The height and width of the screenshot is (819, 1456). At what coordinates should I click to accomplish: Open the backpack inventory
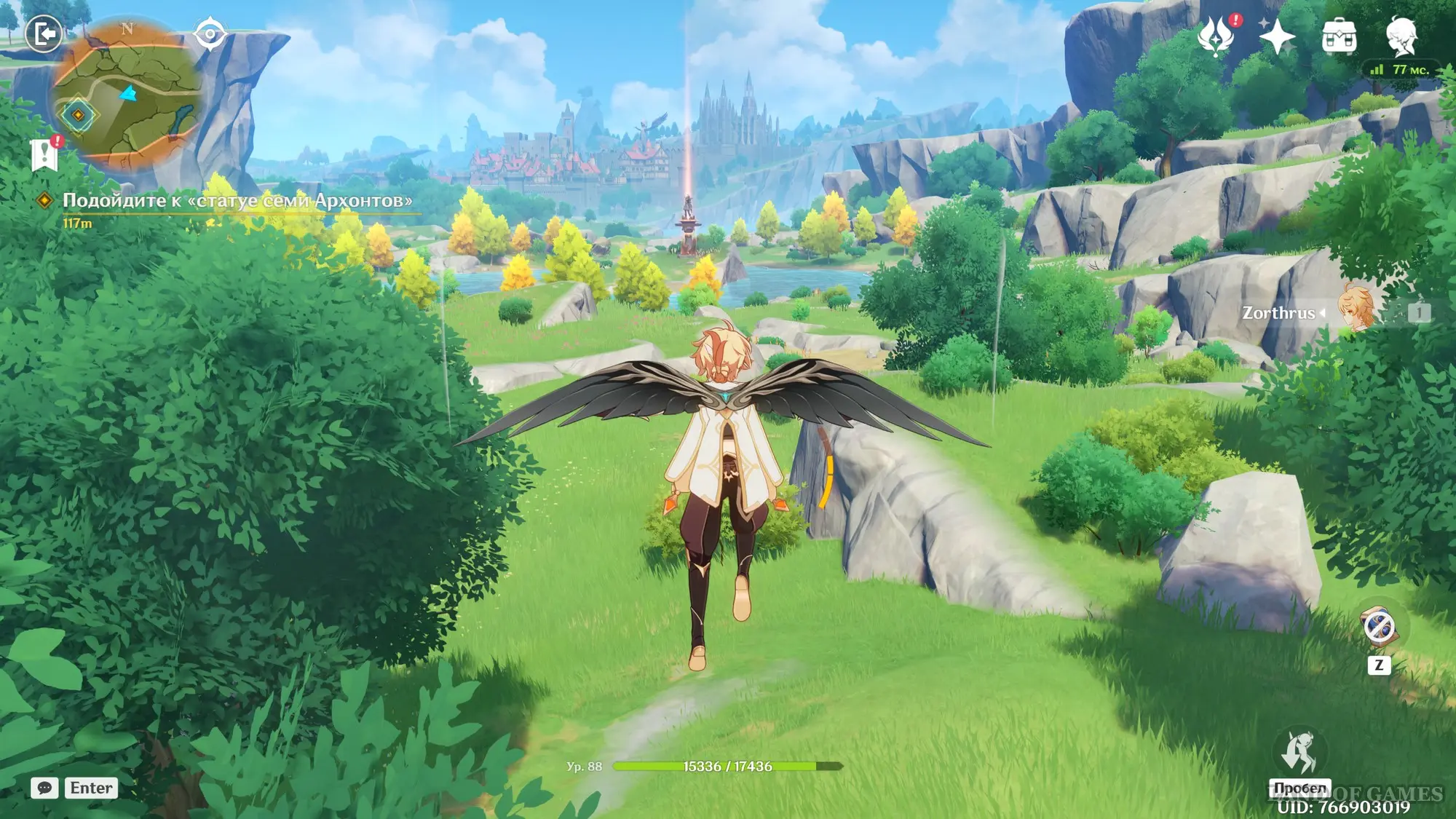tap(1339, 36)
